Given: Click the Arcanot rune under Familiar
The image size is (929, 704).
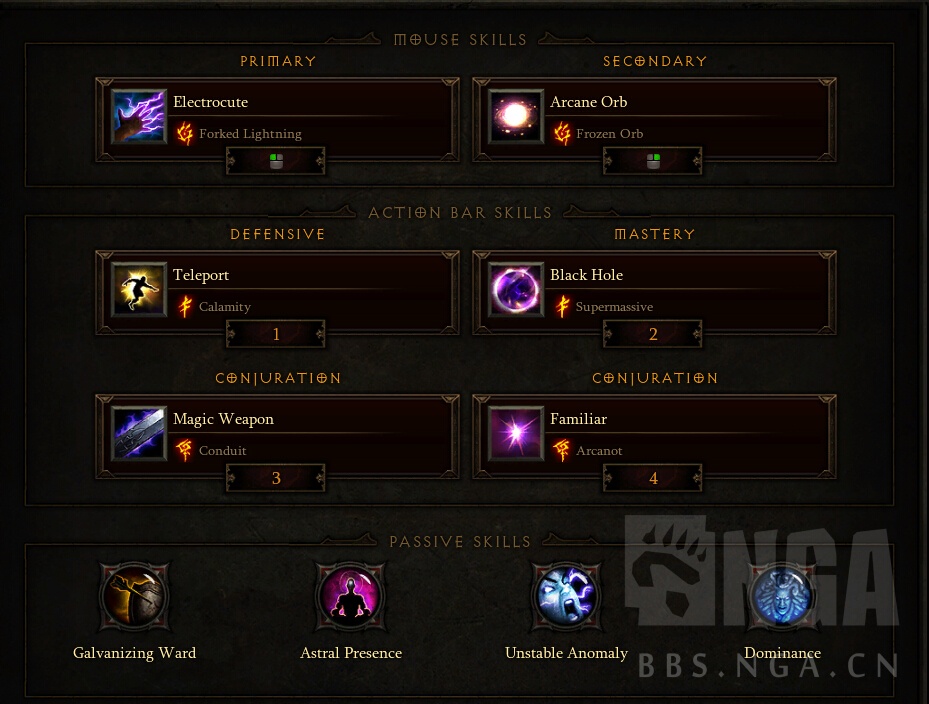Looking at the screenshot, I should pyautogui.click(x=599, y=451).
